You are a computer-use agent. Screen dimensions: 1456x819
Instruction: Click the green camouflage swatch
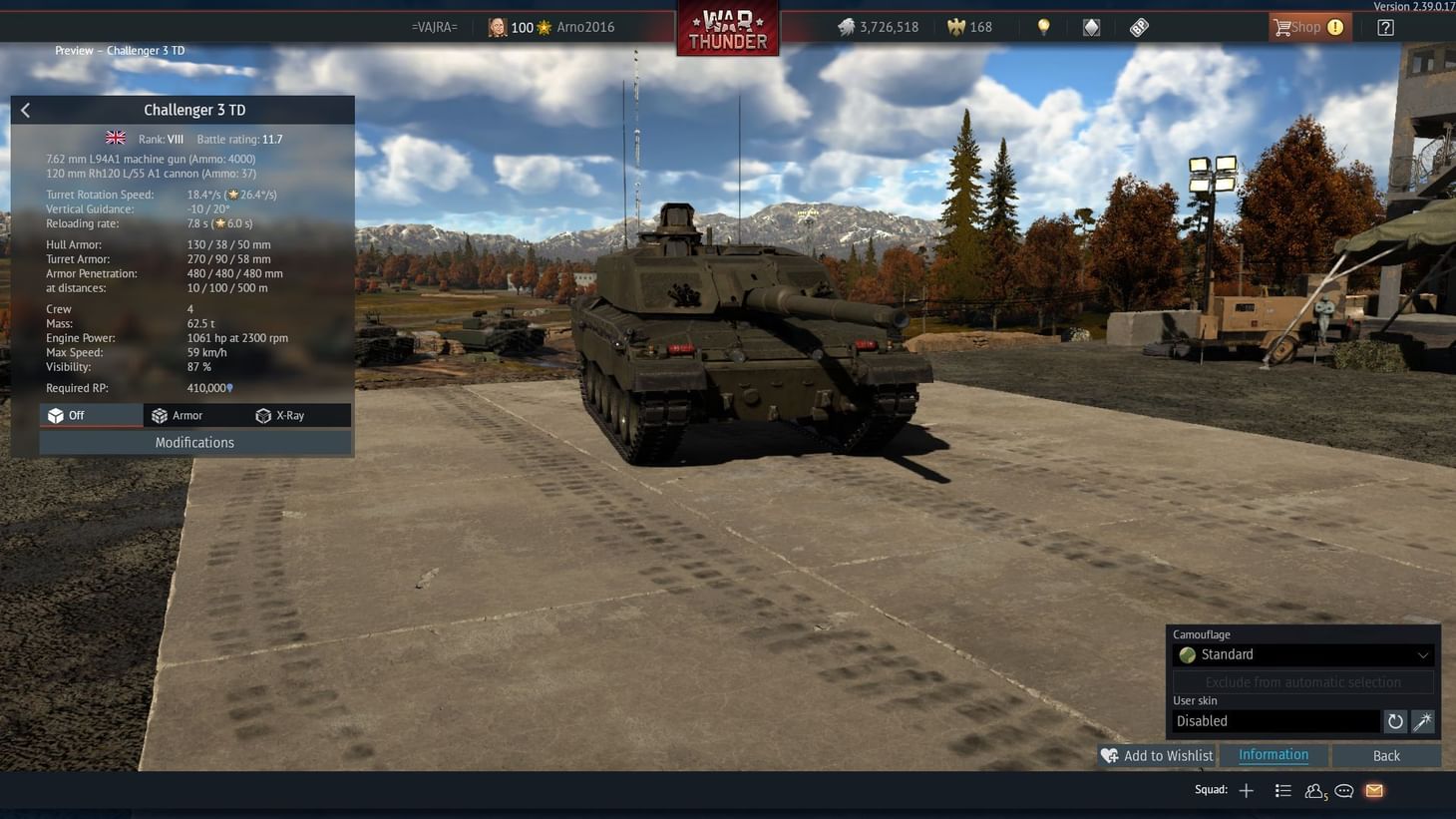point(1187,654)
